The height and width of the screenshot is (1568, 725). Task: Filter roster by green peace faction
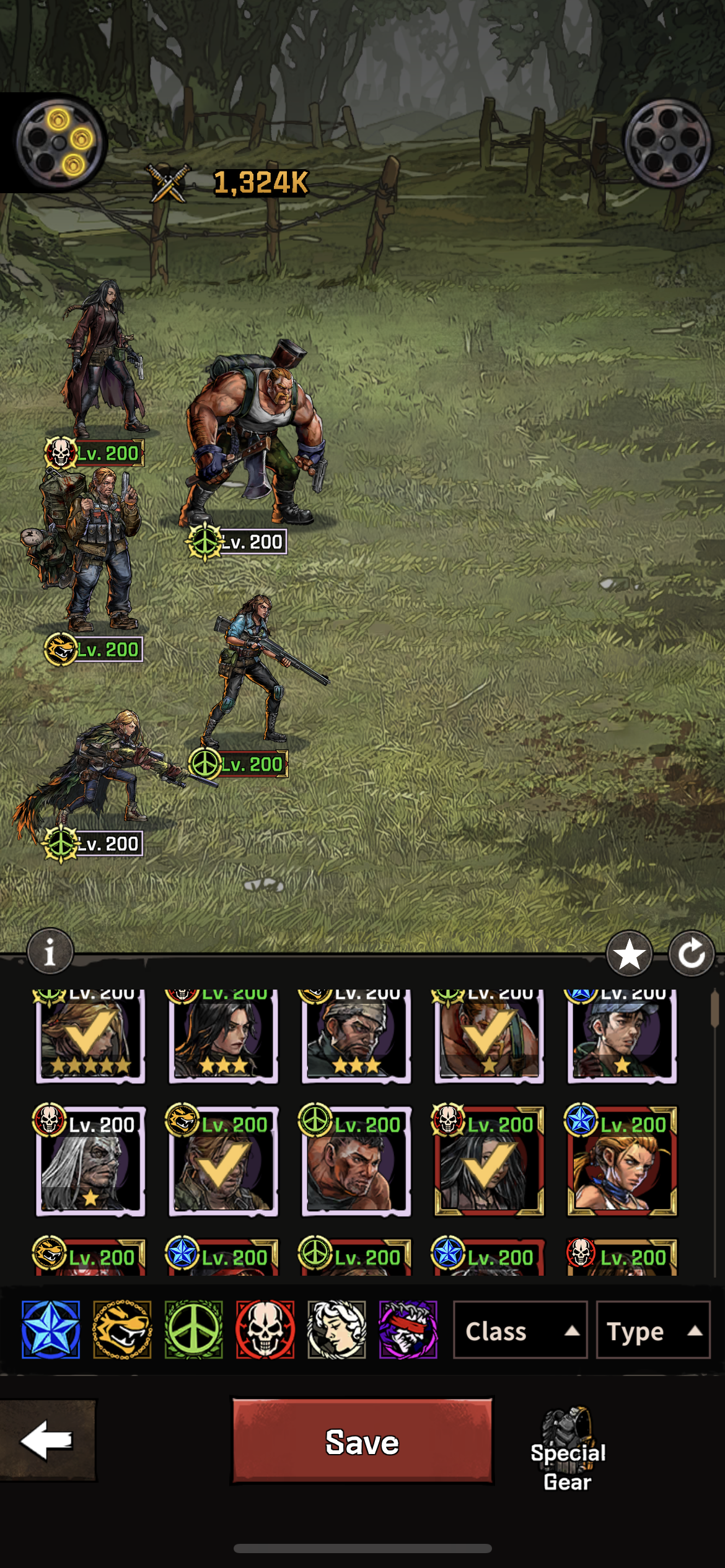coord(193,1330)
